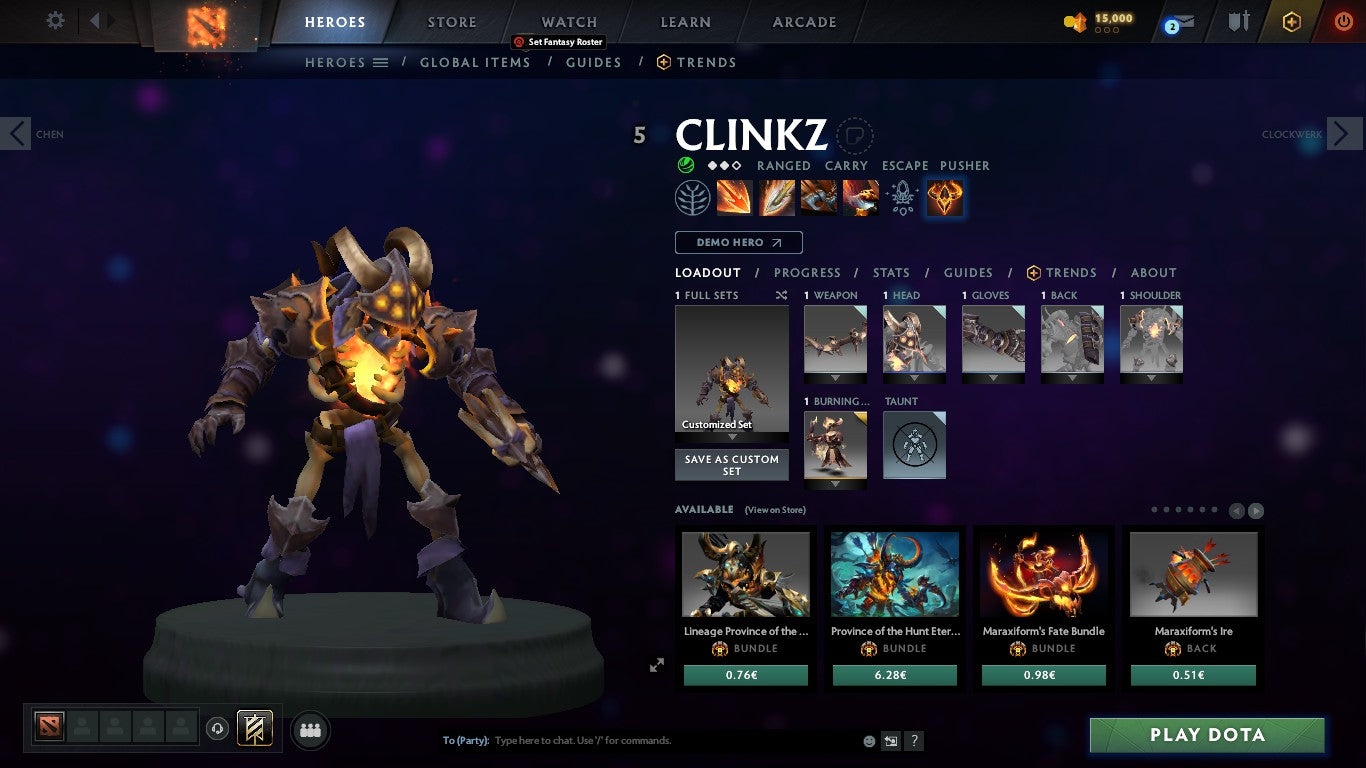Click the 0.98€ price button for Maraxiform's Fate Bundle

[1044, 675]
